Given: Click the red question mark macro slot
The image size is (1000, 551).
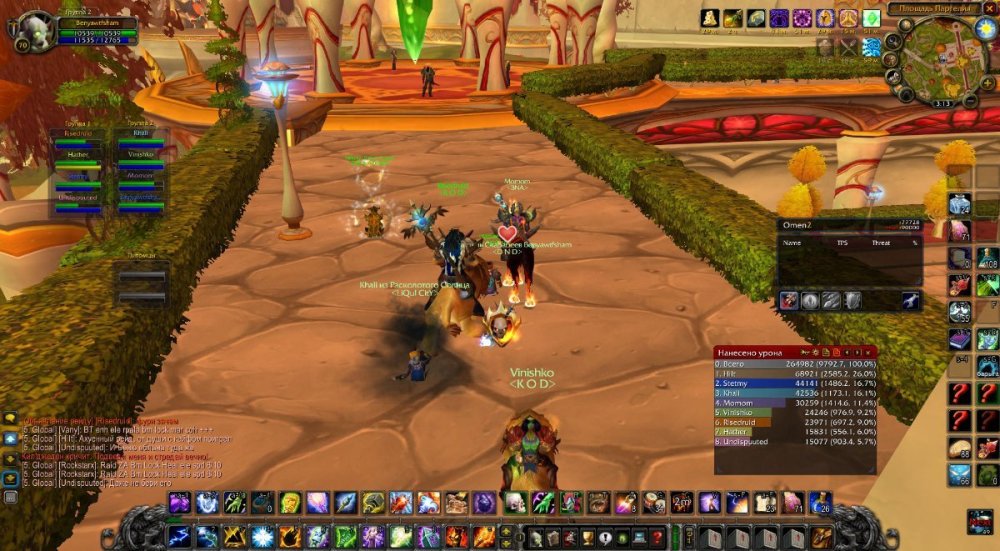Looking at the screenshot, I should point(959,393).
